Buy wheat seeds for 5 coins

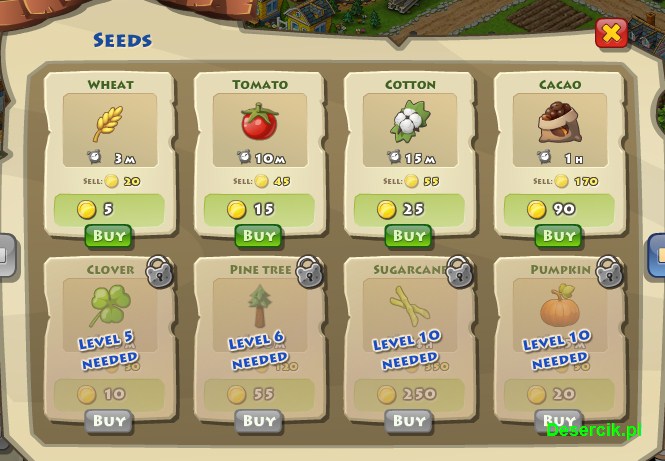click(x=109, y=236)
